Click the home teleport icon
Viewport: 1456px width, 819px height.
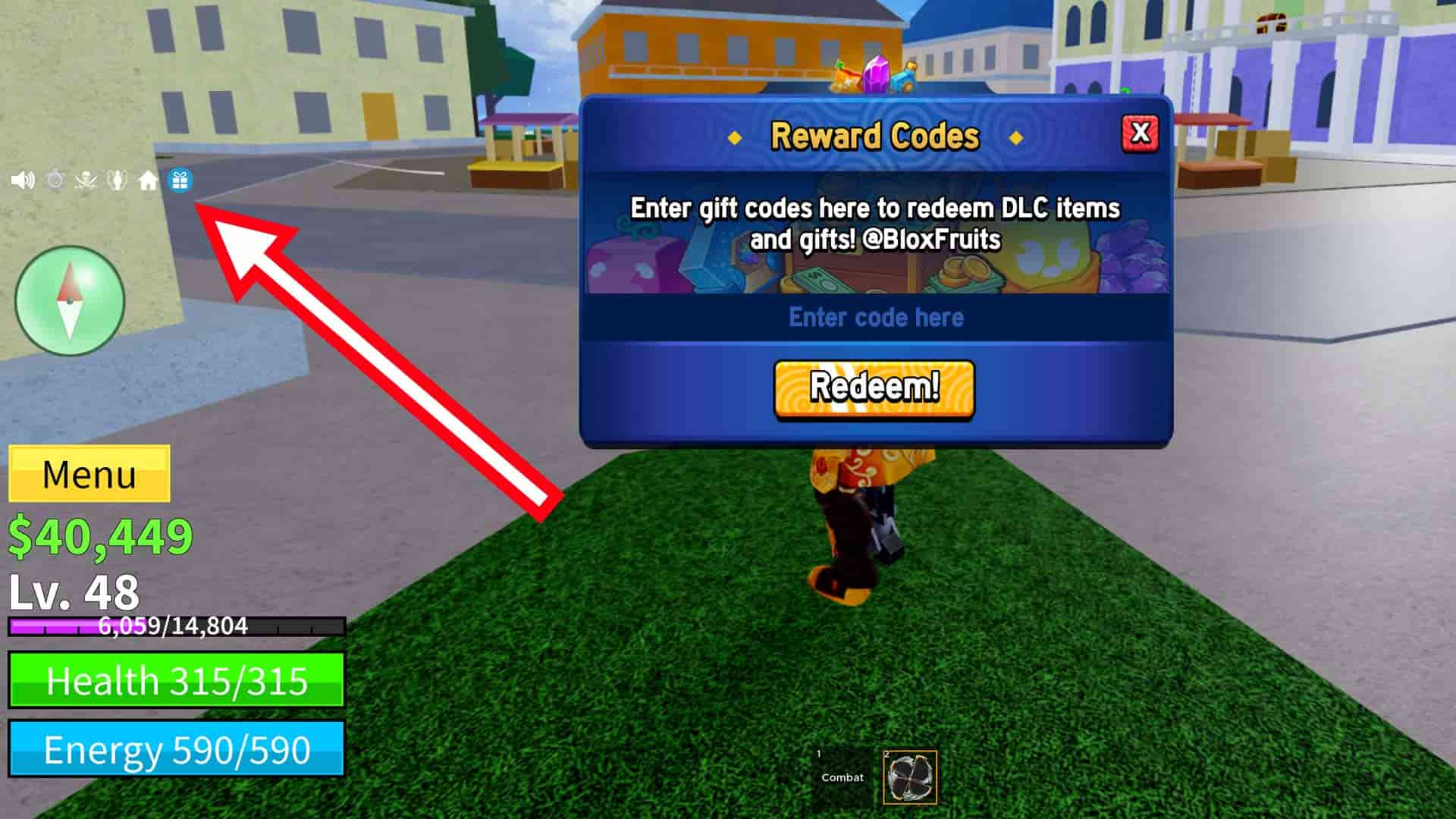(x=146, y=180)
